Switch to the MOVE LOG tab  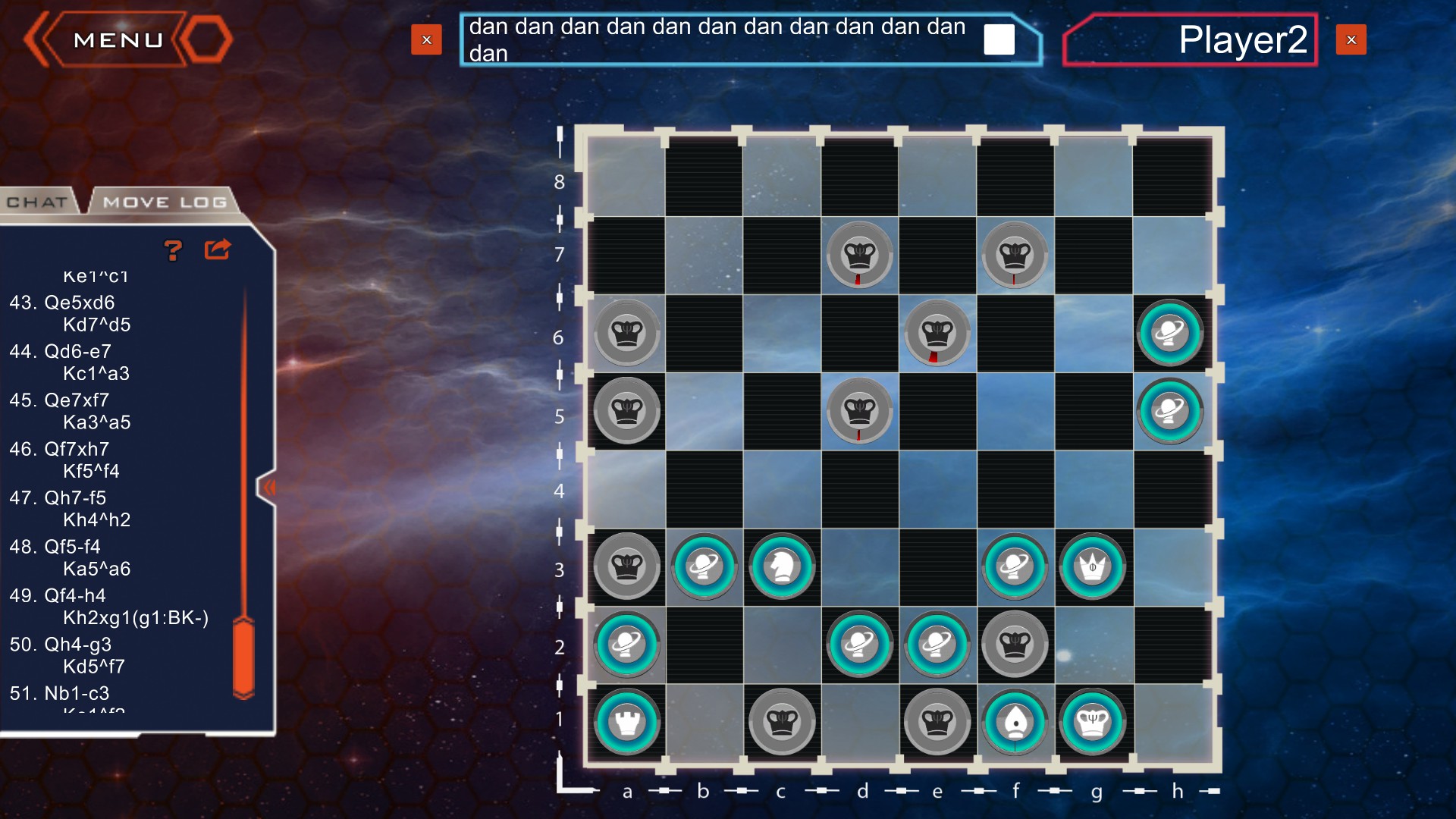[x=165, y=202]
